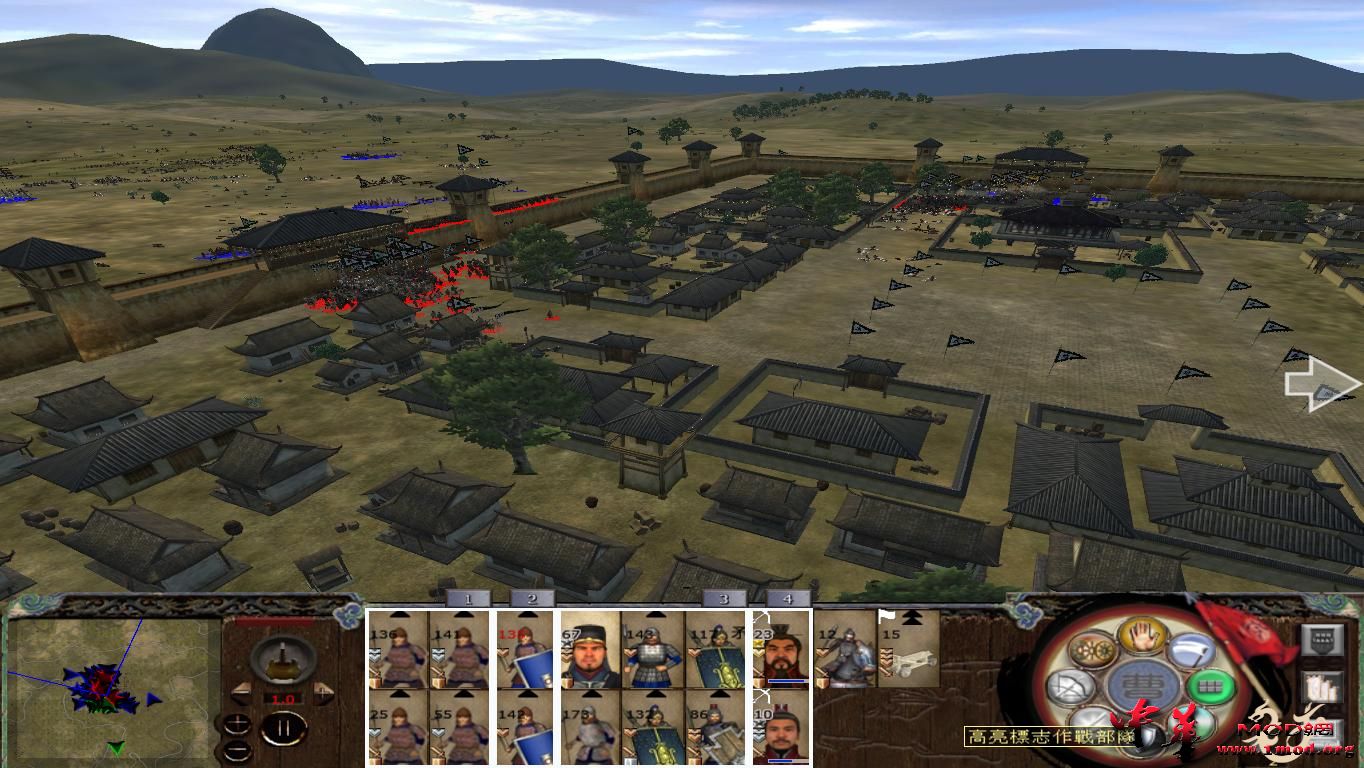1364x768 pixels.
Task: Select the golden wheel special order icon
Action: pyautogui.click(x=1091, y=649)
